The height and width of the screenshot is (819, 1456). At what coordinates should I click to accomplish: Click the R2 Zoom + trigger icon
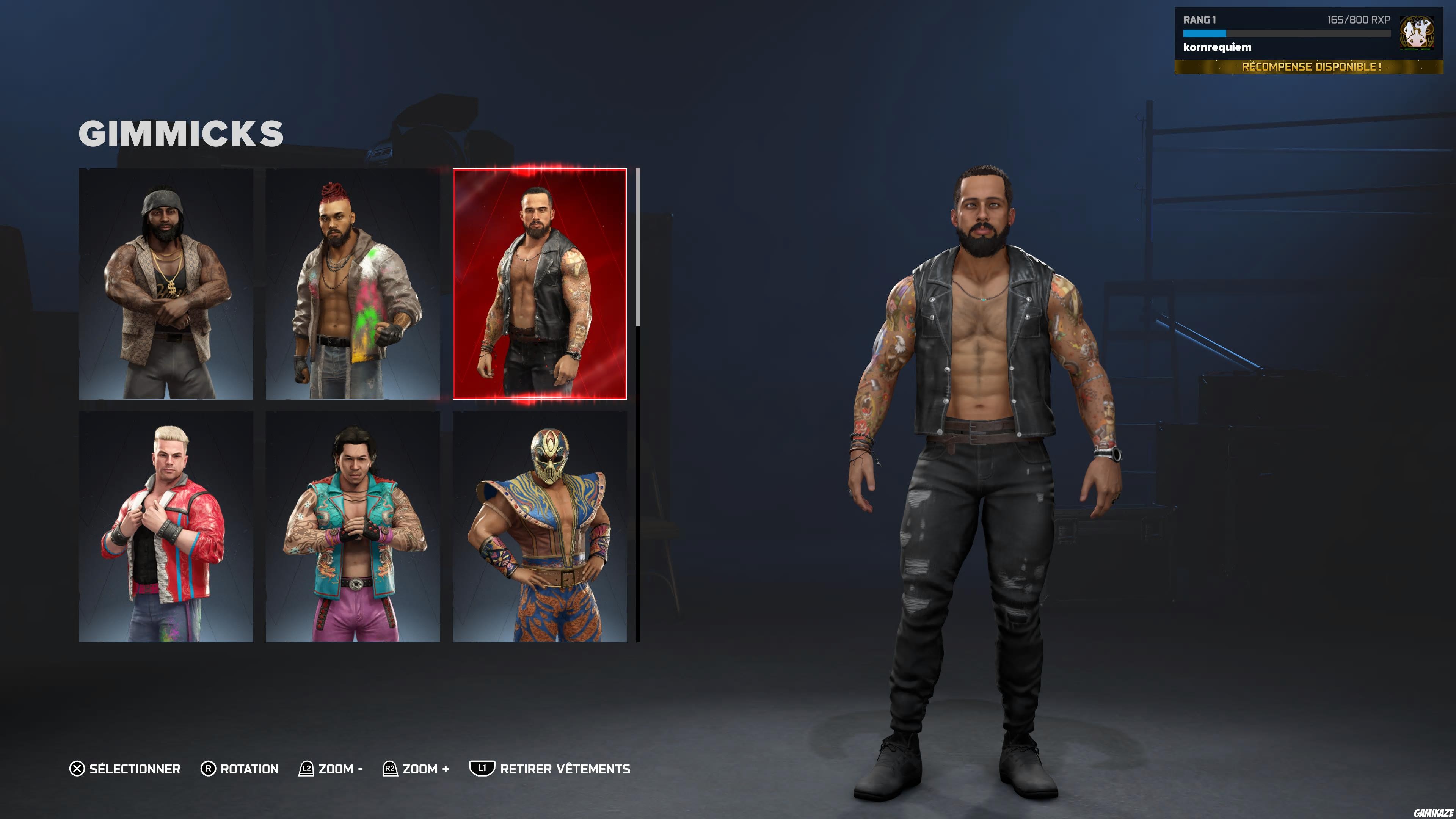coord(390,769)
